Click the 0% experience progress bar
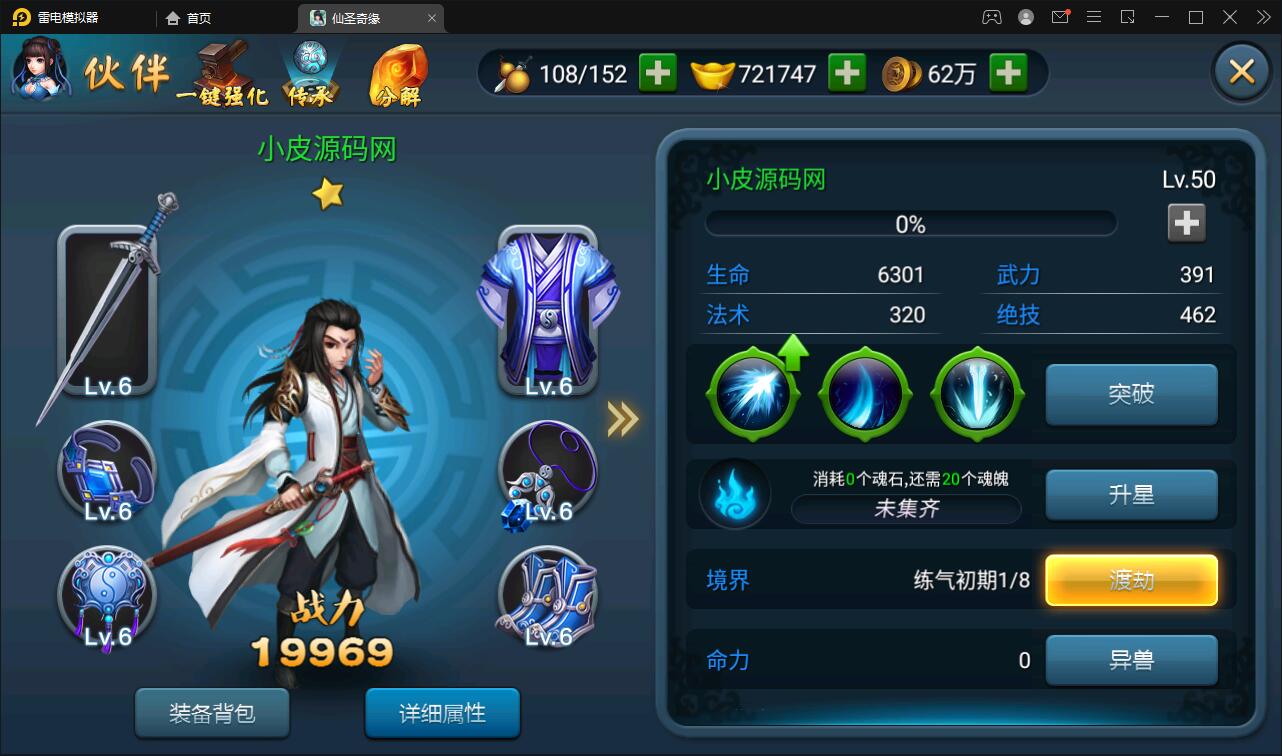The image size is (1282, 756). pos(910,222)
